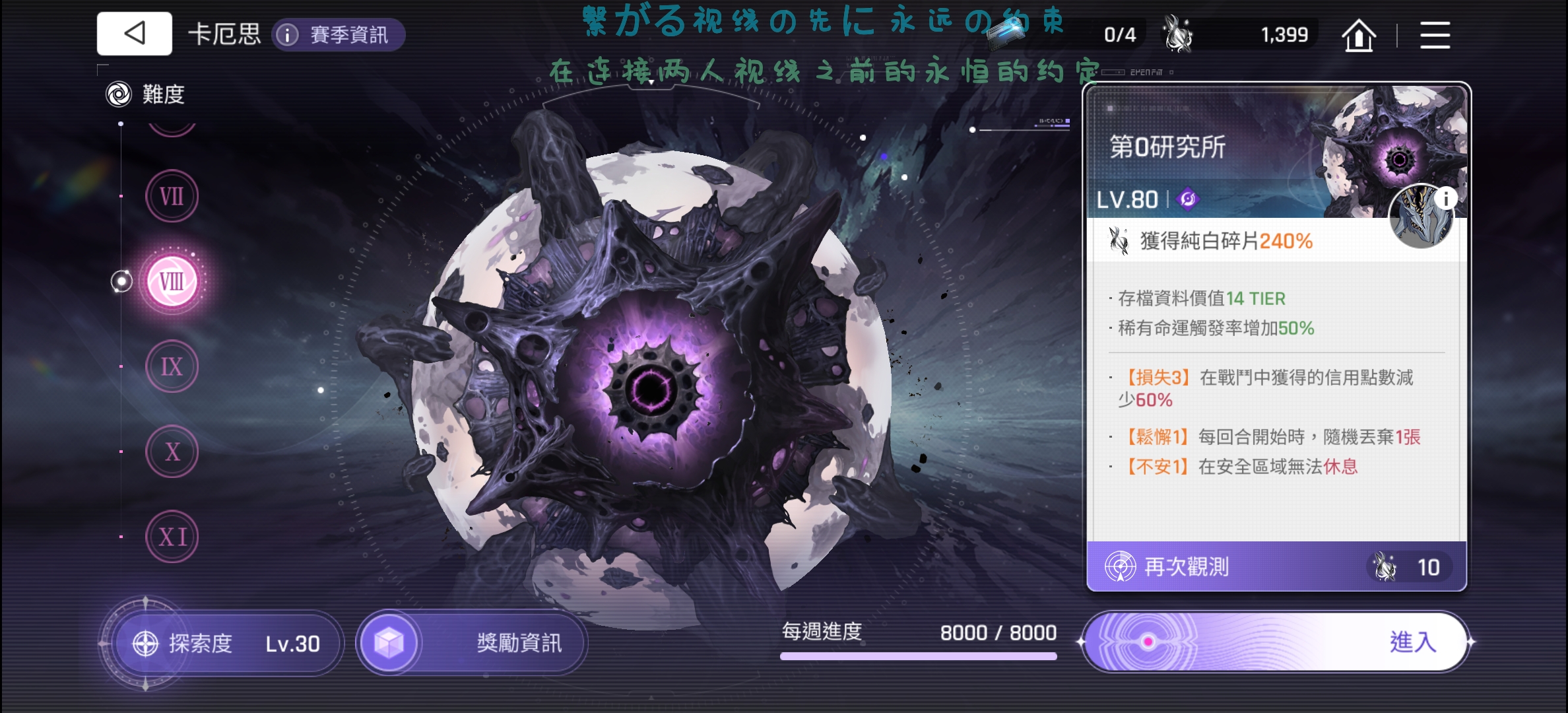Click the 獎勵資訊 cube icon
This screenshot has width=1568, height=713.
coord(392,642)
